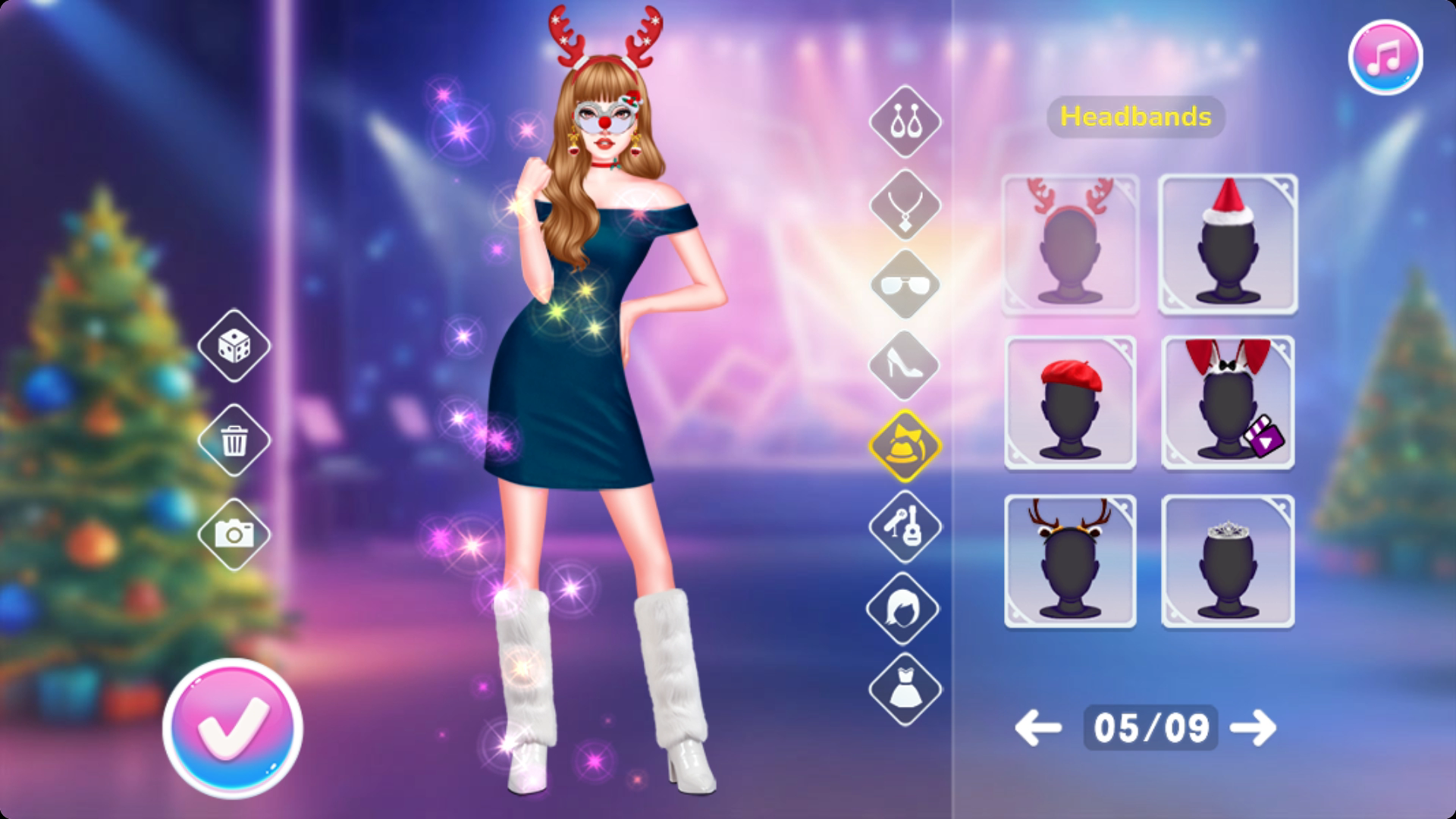Screen dimensions: 1456x819
Task: Open the earrings category
Action: click(905, 121)
